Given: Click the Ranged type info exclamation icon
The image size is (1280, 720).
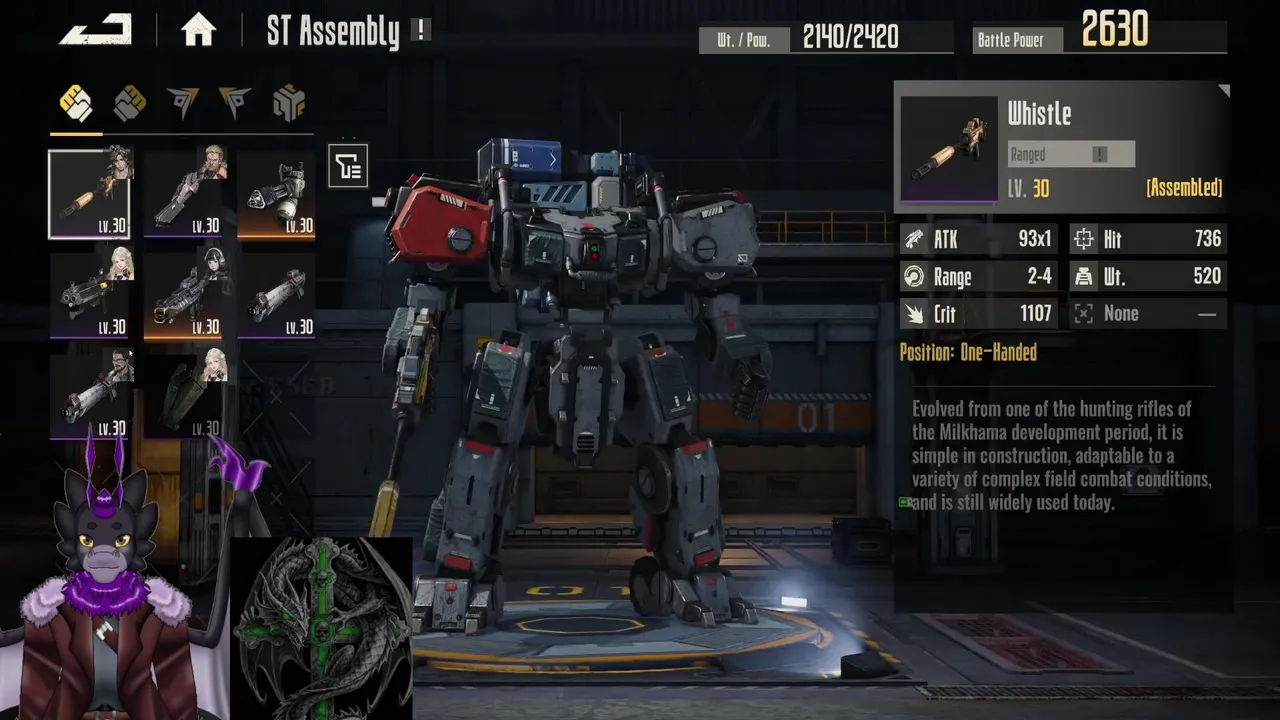Looking at the screenshot, I should (1099, 154).
